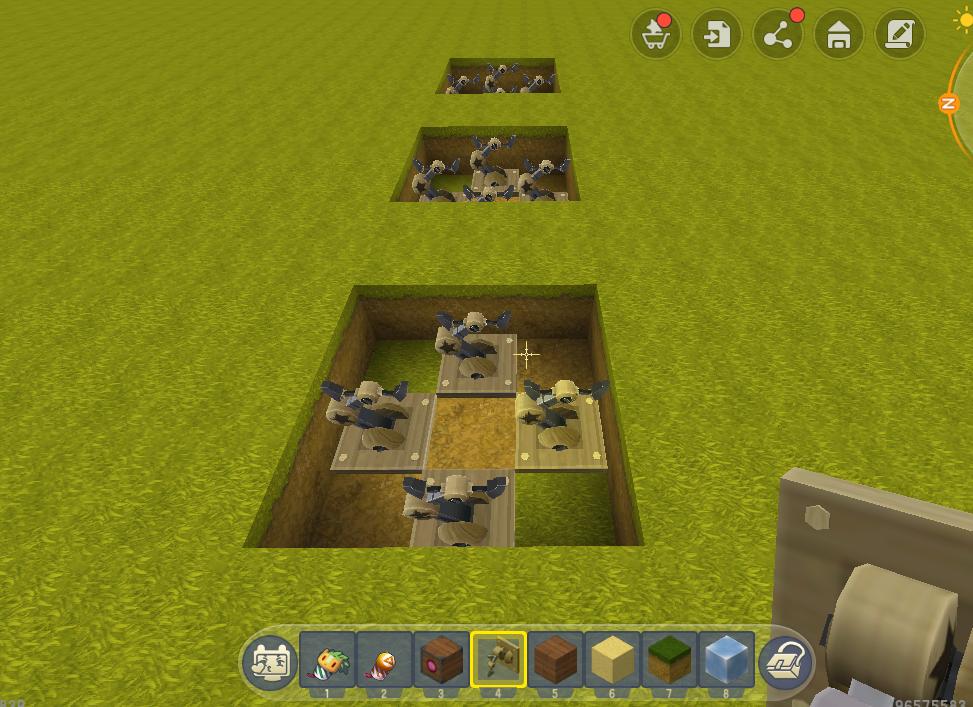
Task: Open the emote face button beside hotbar
Action: [270, 661]
